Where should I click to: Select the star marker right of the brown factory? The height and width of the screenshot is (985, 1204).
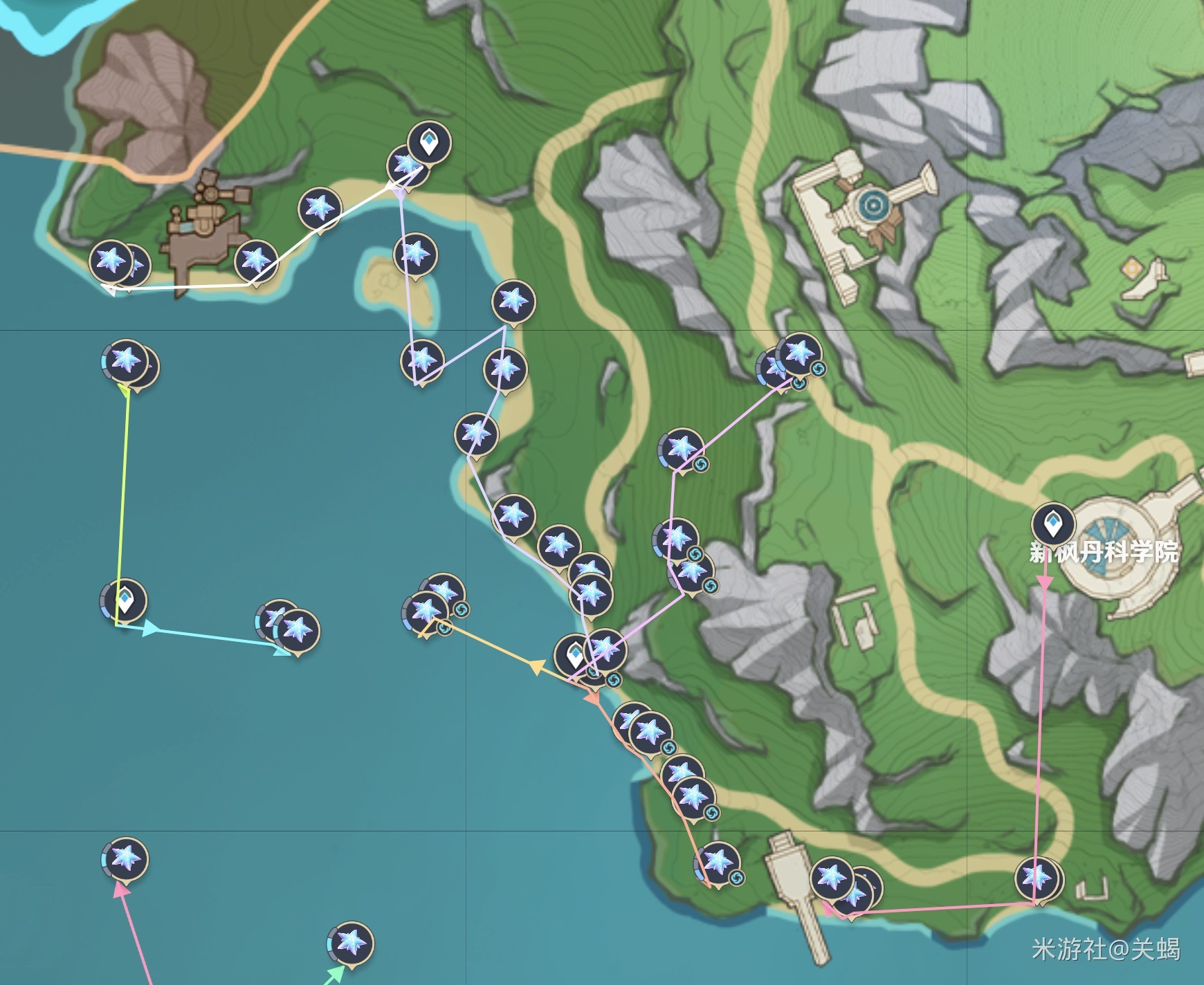(x=256, y=261)
